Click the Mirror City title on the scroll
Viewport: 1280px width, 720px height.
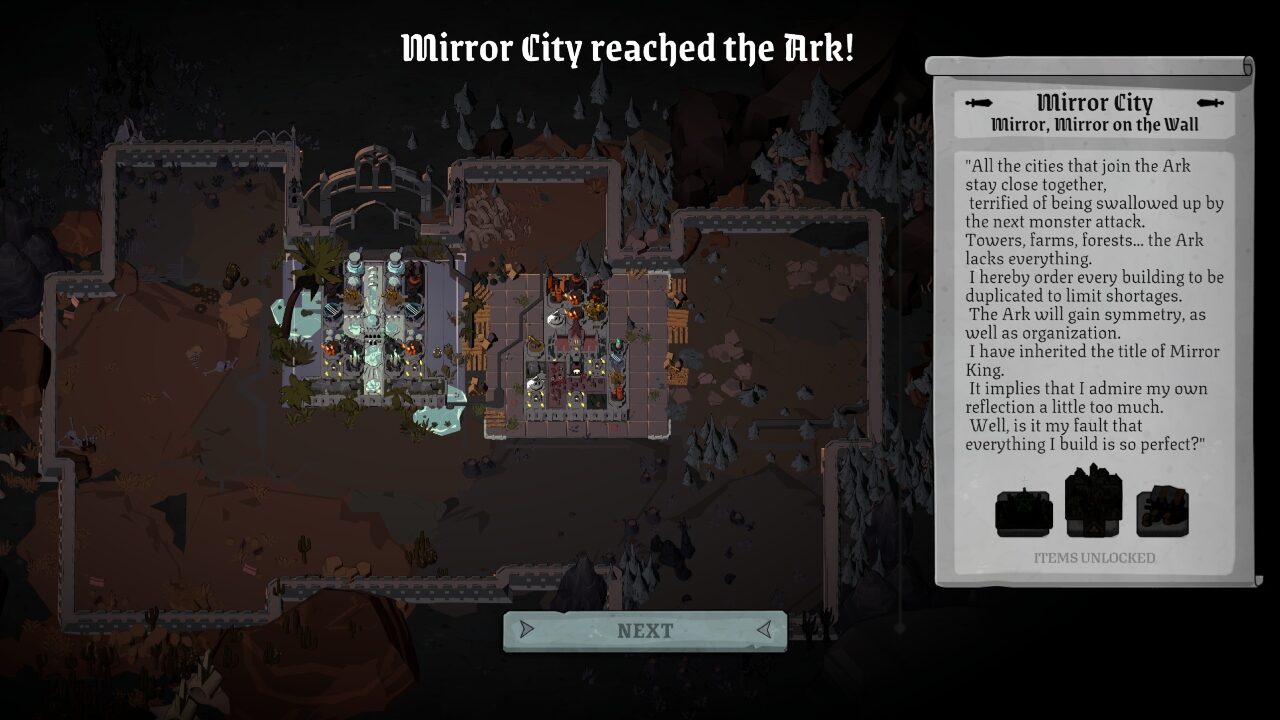tap(1096, 102)
